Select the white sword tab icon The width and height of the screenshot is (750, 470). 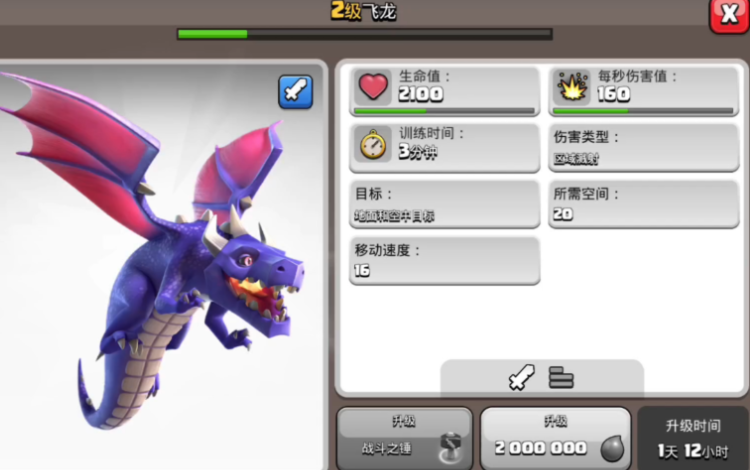point(521,377)
